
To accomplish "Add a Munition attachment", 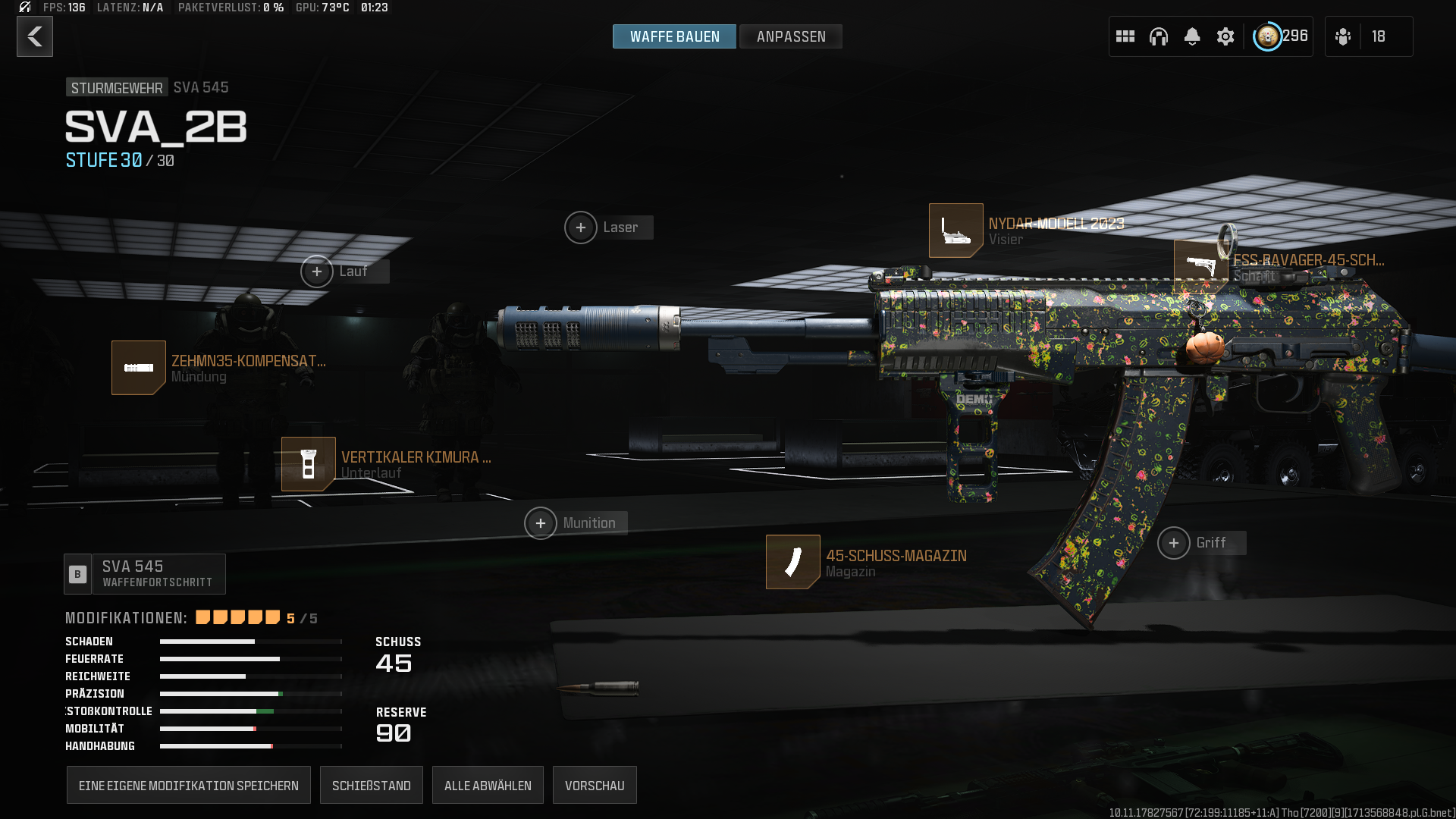I will [x=541, y=523].
